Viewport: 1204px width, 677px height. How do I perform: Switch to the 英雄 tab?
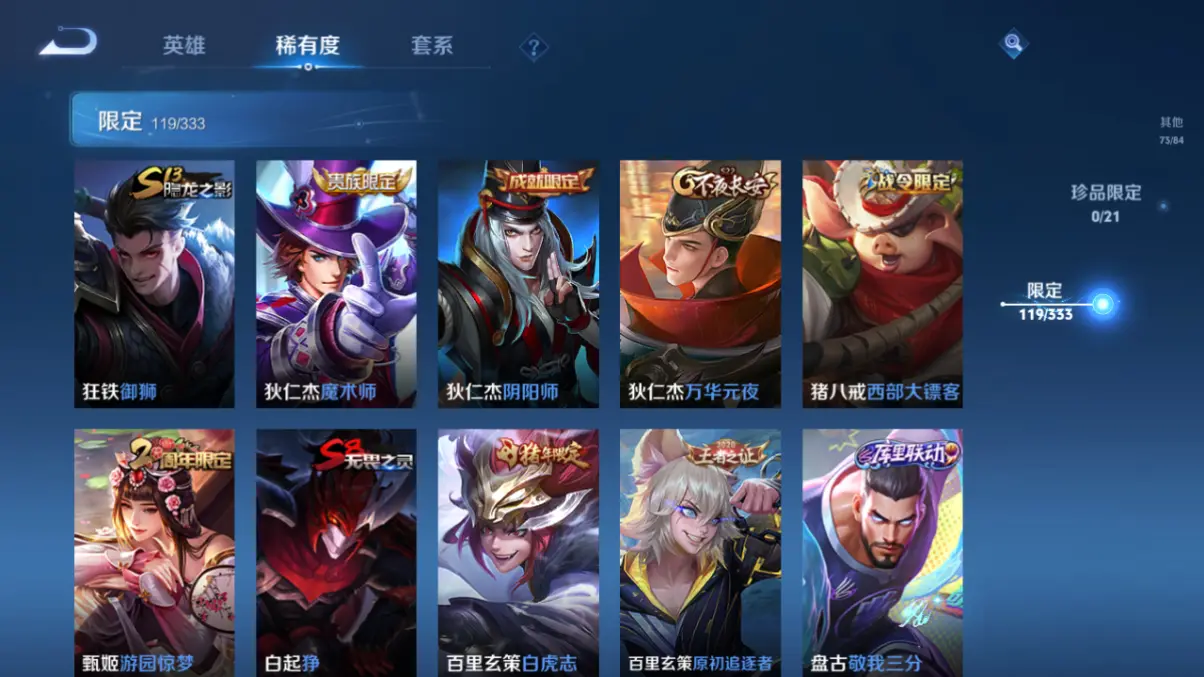[184, 46]
